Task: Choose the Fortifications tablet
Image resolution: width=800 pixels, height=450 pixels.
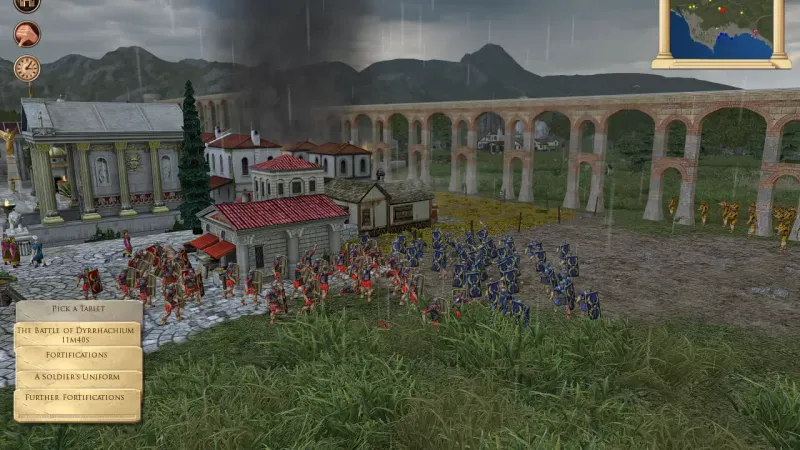Action: coord(78,355)
